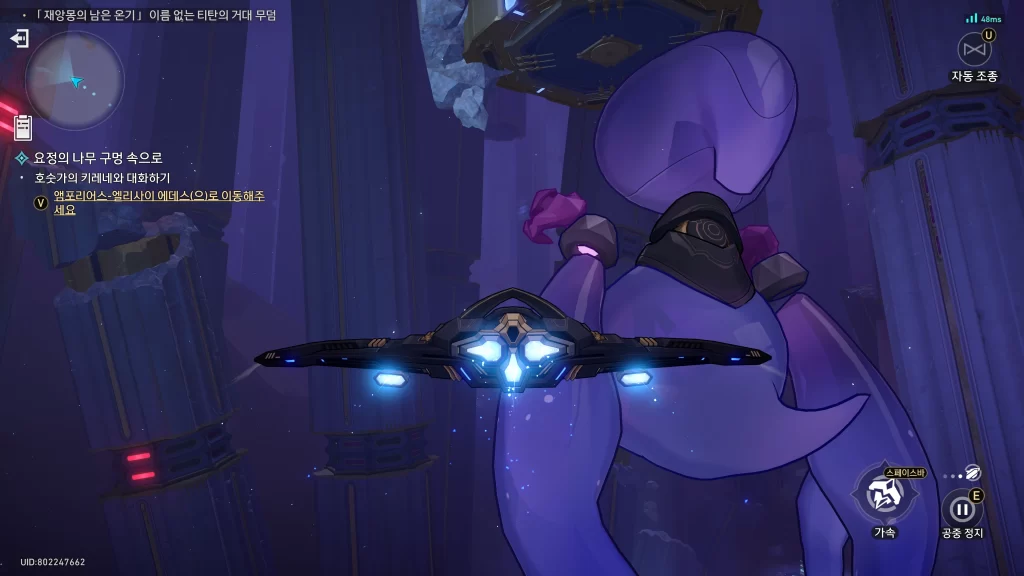The image size is (1024, 576).
Task: Open the clipboard mission log icon
Action: click(x=23, y=127)
